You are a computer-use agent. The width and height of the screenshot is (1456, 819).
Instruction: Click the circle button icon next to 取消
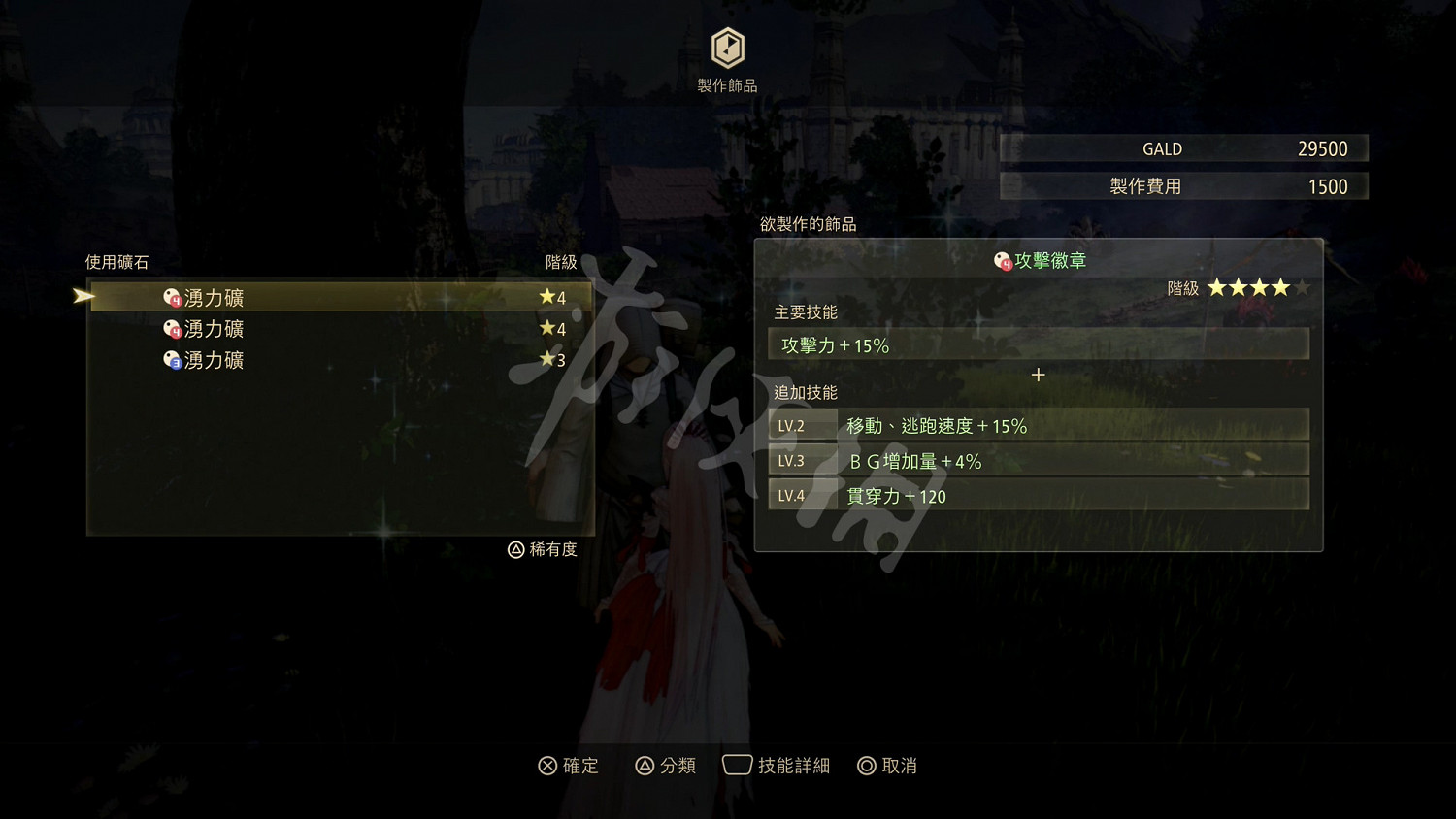pos(865,766)
